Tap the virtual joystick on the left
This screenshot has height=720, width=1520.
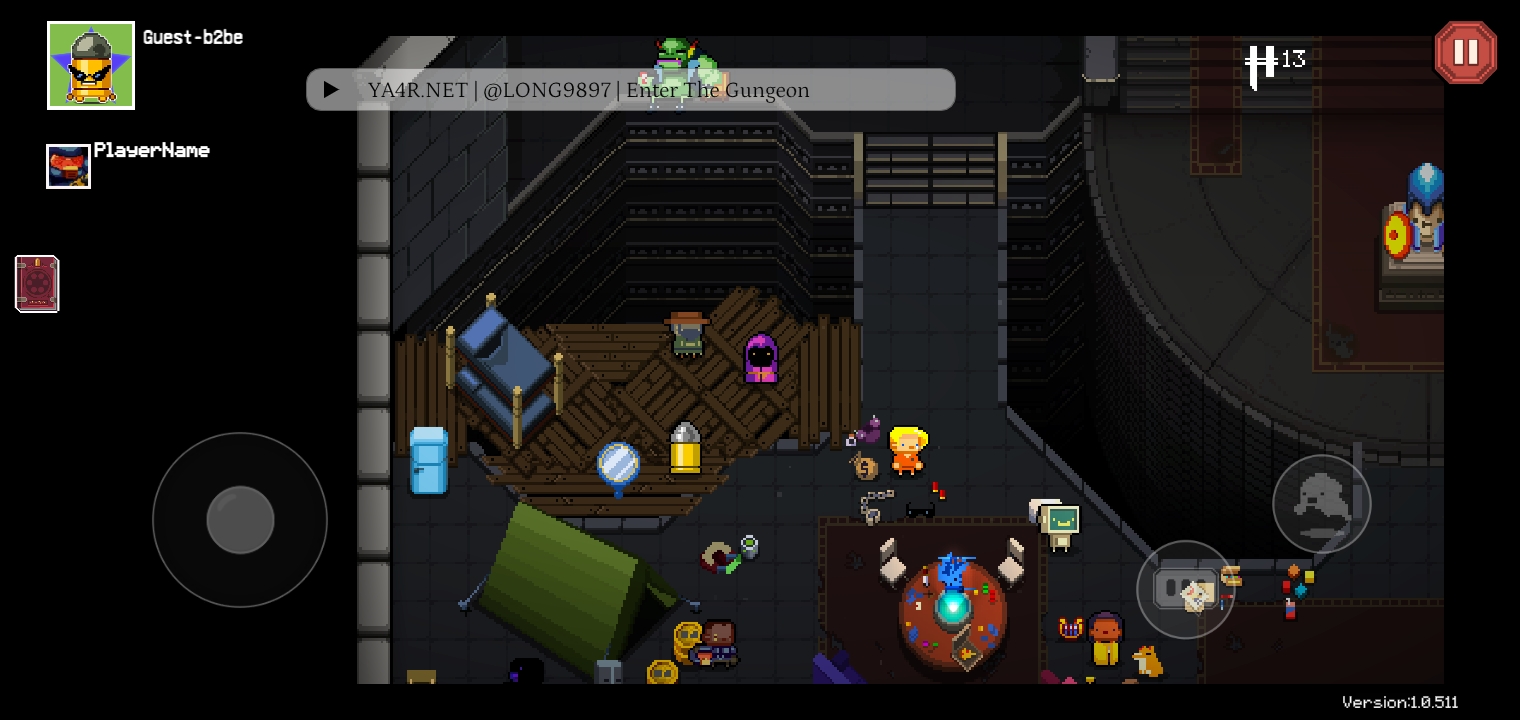[x=240, y=520]
